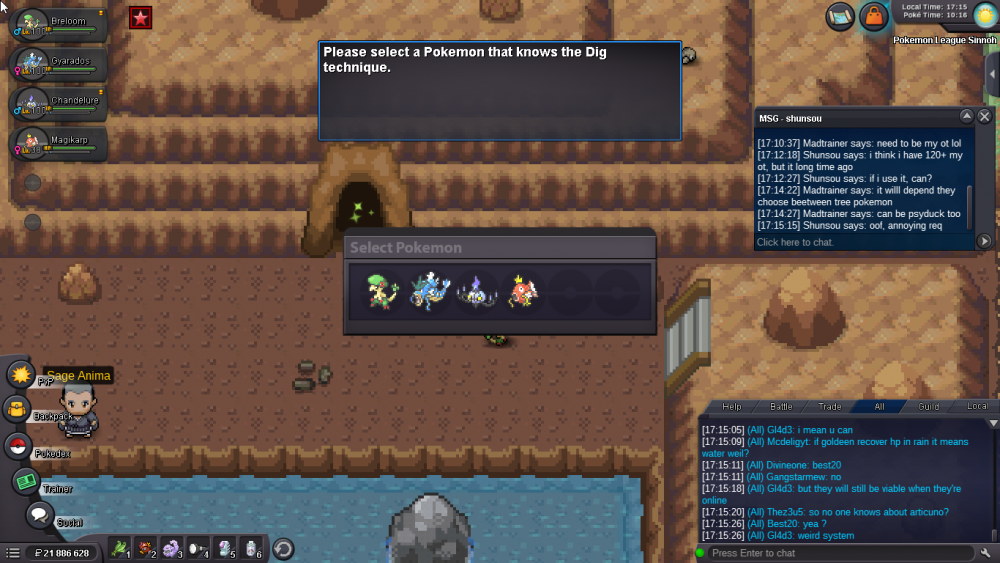This screenshot has width=1000, height=563.
Task: Open the Pokedex
Action: 18,446
